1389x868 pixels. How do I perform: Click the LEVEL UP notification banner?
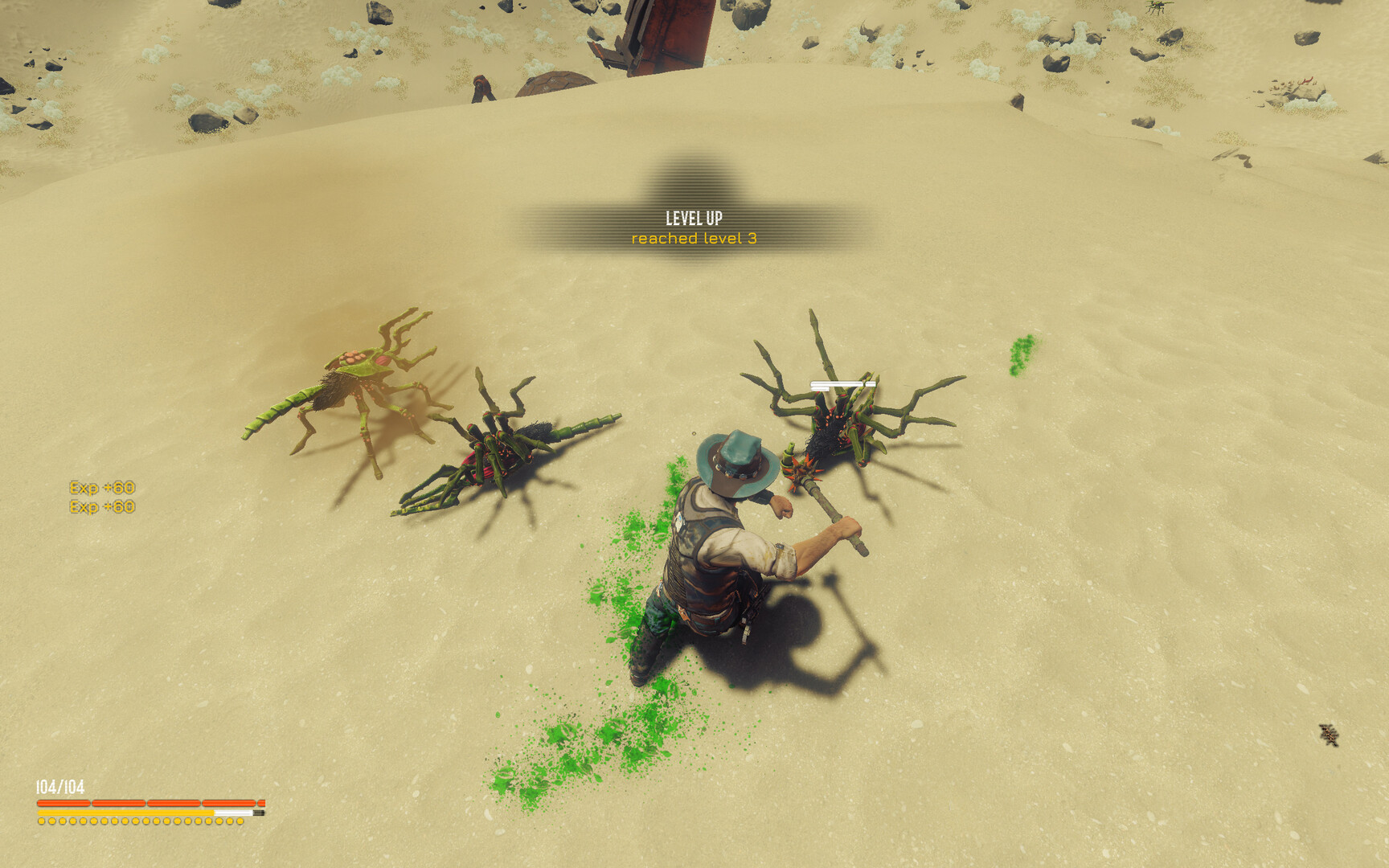coord(696,217)
